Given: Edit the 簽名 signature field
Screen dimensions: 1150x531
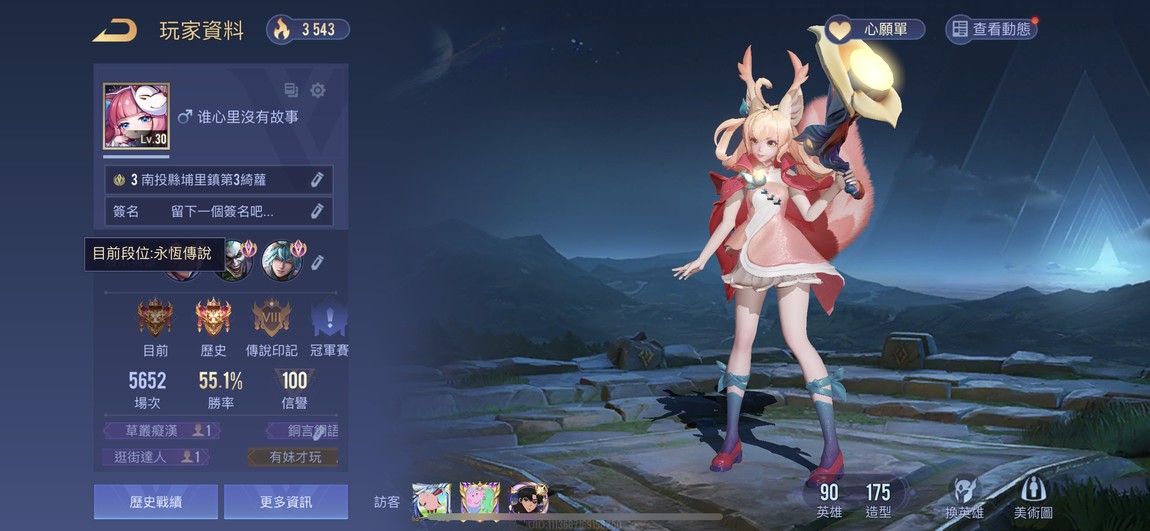Looking at the screenshot, I should pyautogui.click(x=316, y=212).
